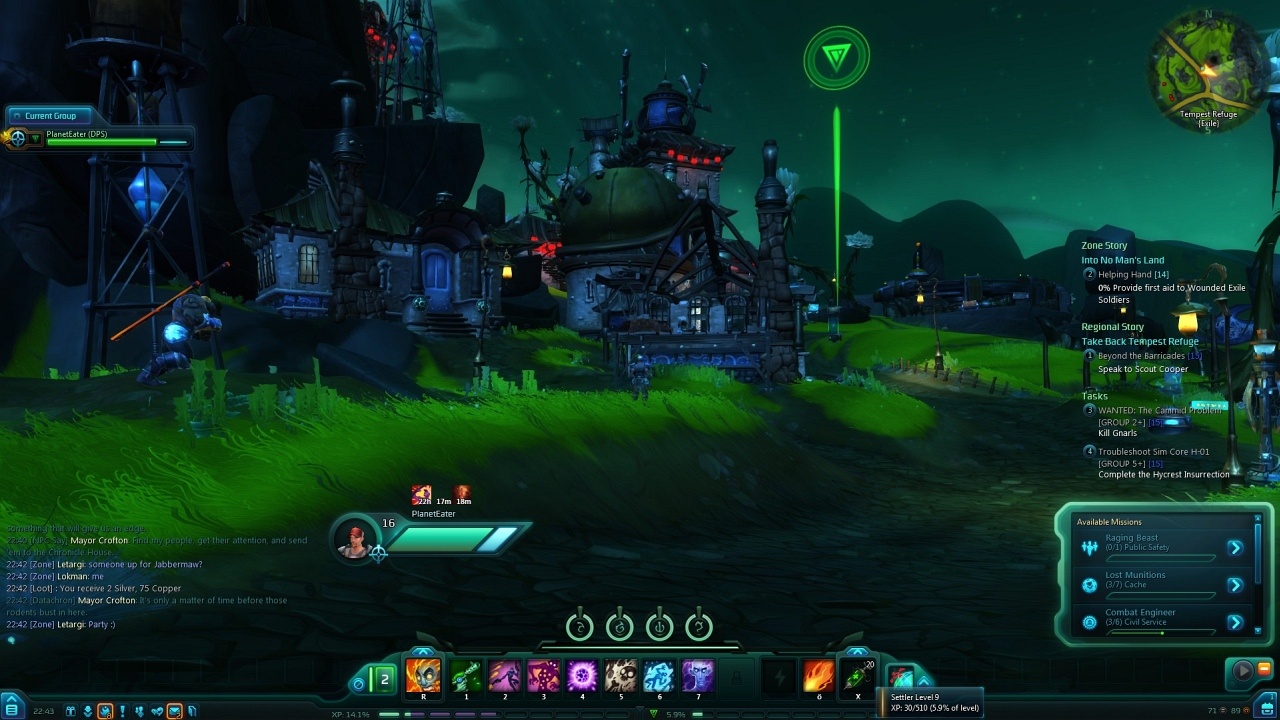Viewport: 1280px width, 720px height.
Task: Select the WANTED: The Canimid Problem task
Action: click(1159, 410)
